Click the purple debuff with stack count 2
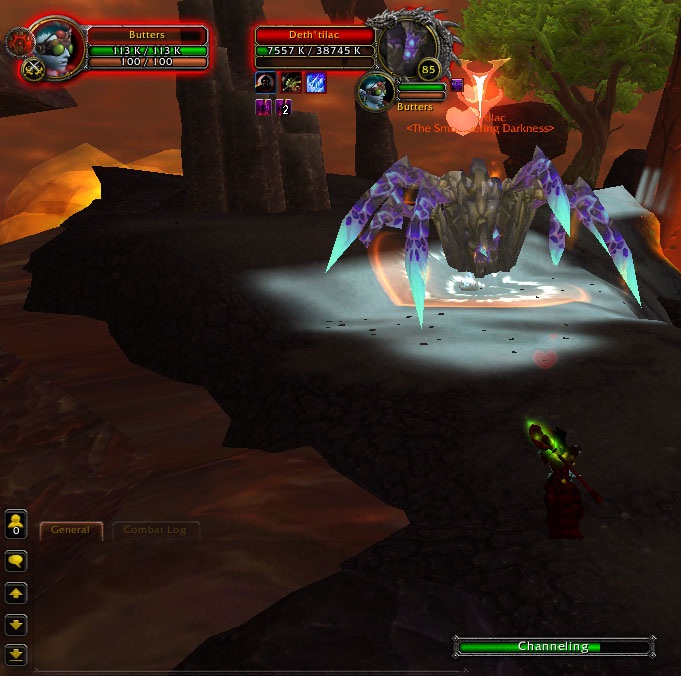 283,107
